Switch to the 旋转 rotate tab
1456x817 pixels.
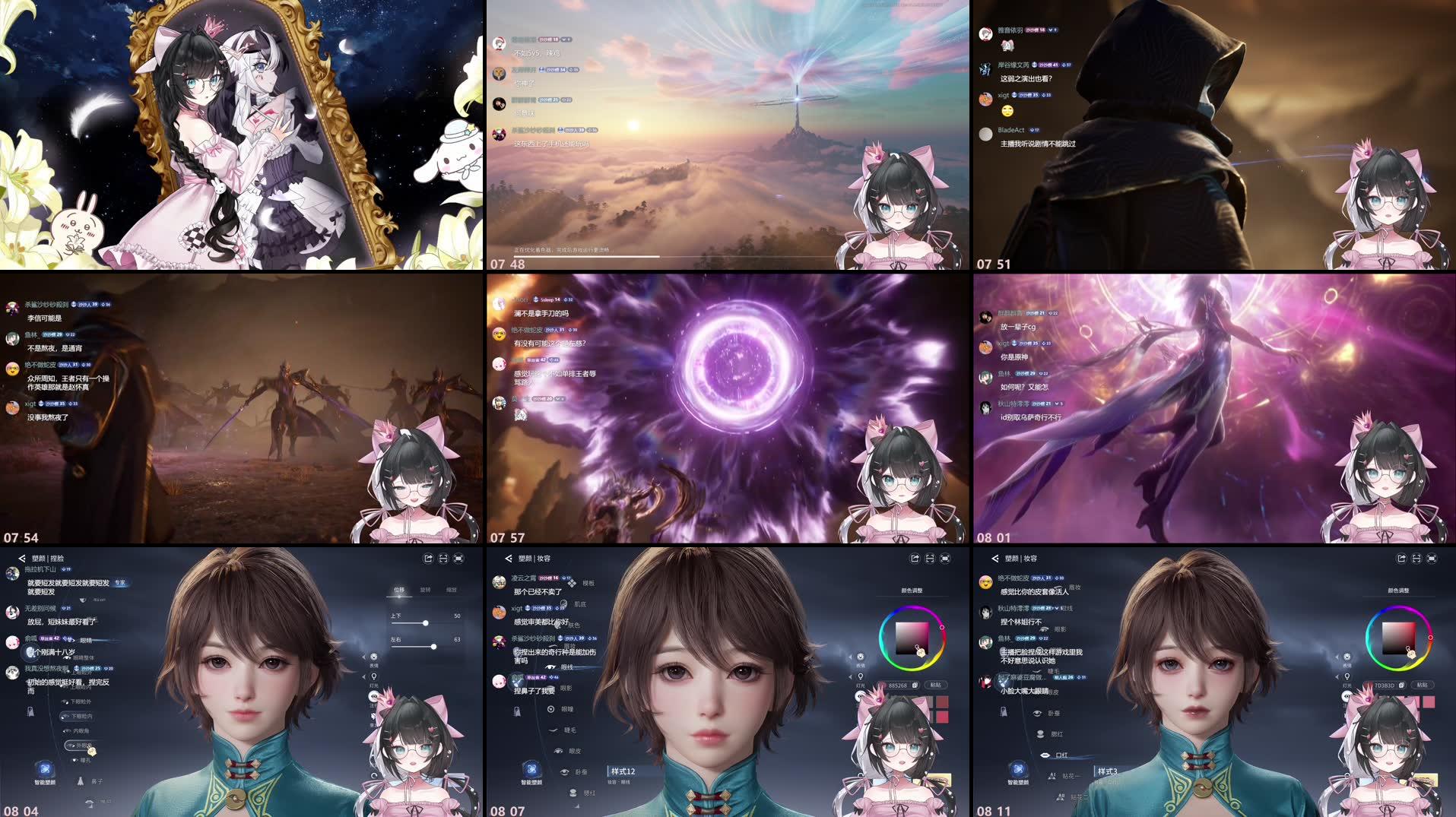pyautogui.click(x=425, y=591)
